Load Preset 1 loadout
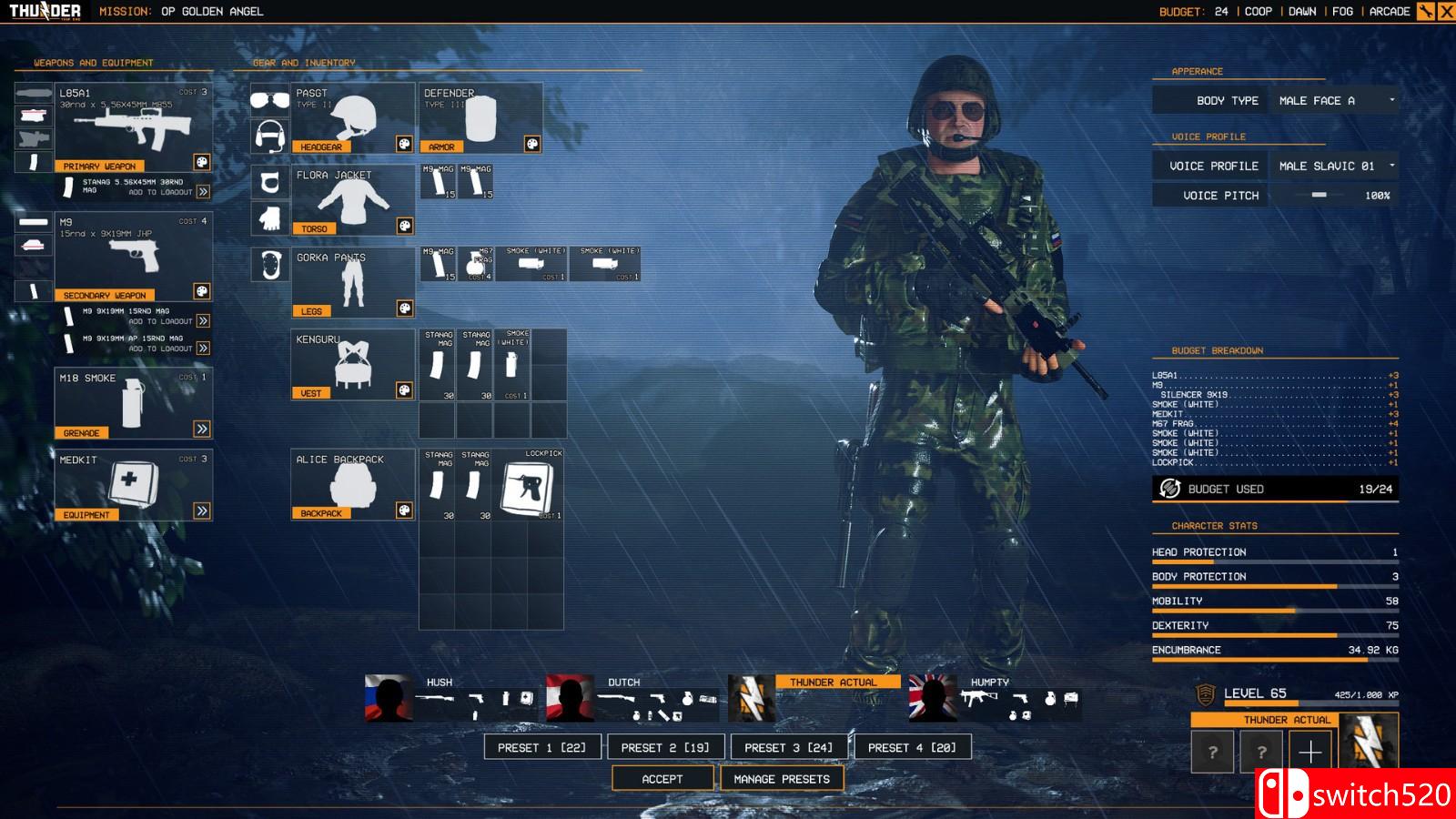 [x=541, y=747]
